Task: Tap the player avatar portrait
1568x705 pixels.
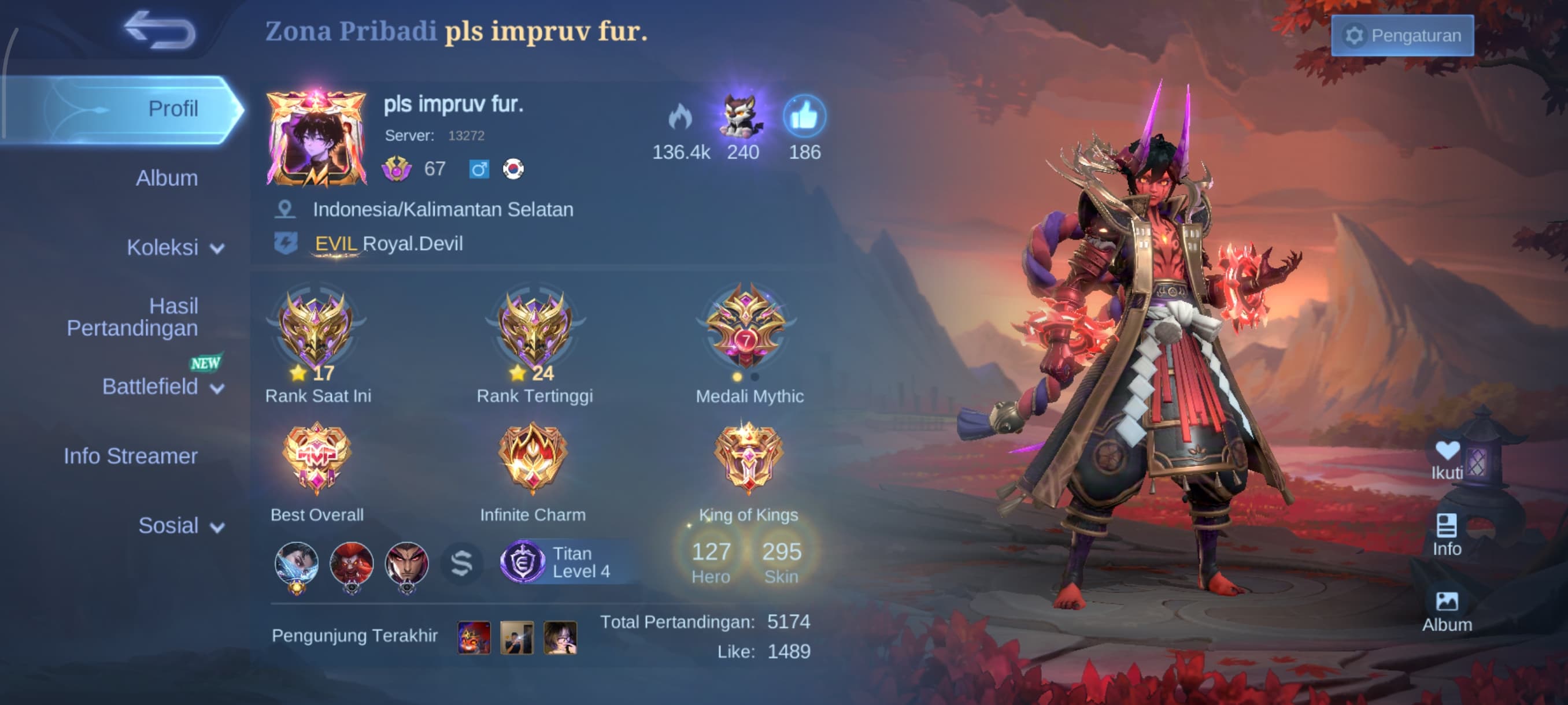Action: [x=316, y=139]
